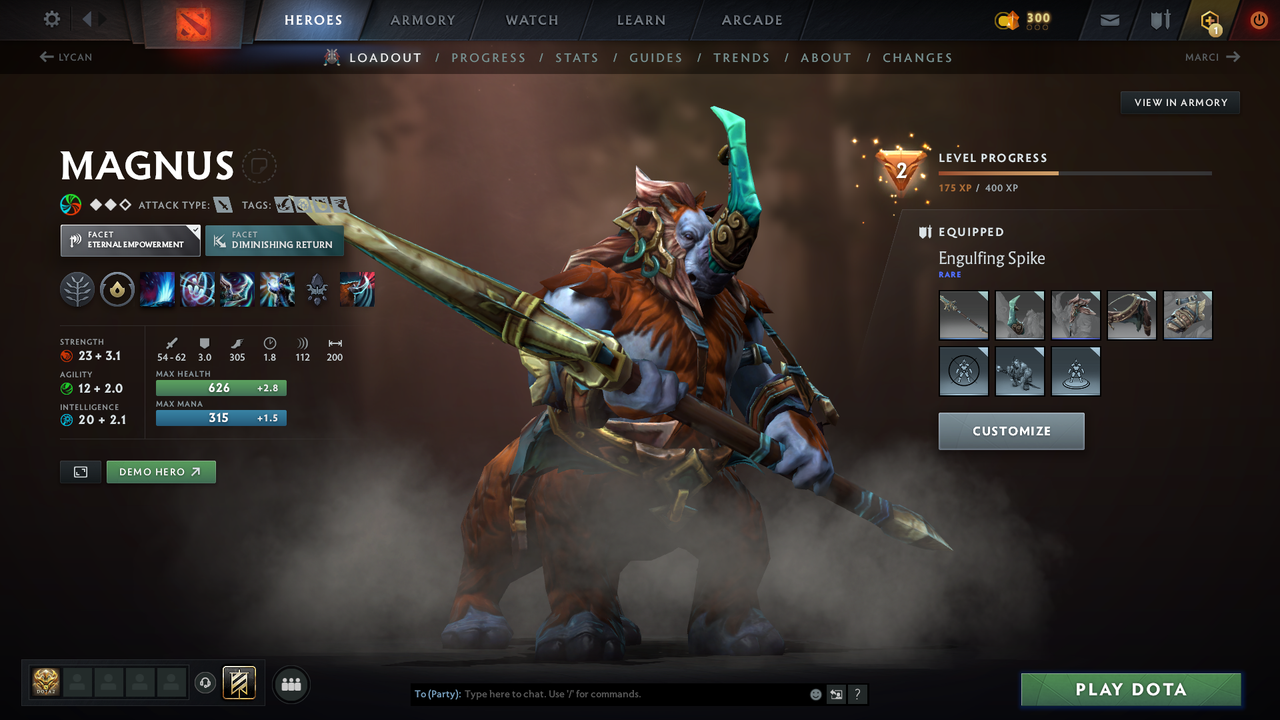Click the power/logout icon

(1259, 20)
